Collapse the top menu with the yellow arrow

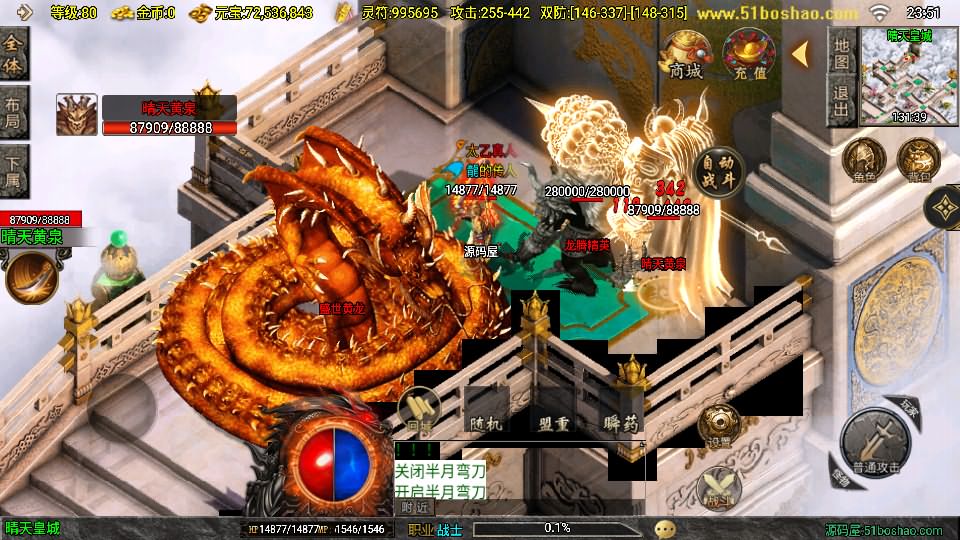point(800,54)
